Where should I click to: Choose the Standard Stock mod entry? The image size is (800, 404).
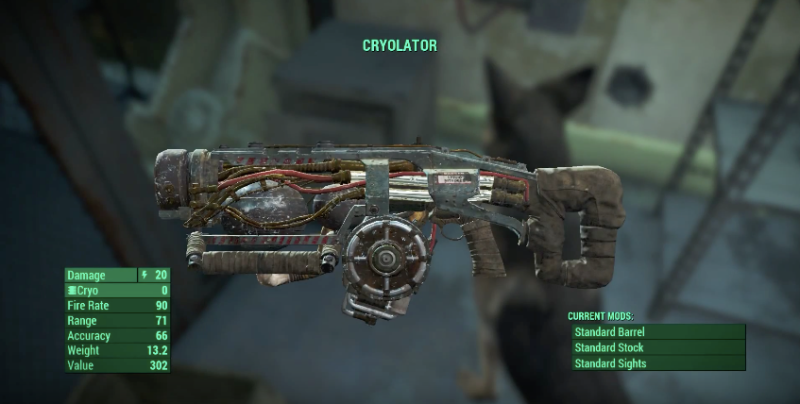[x=657, y=348]
